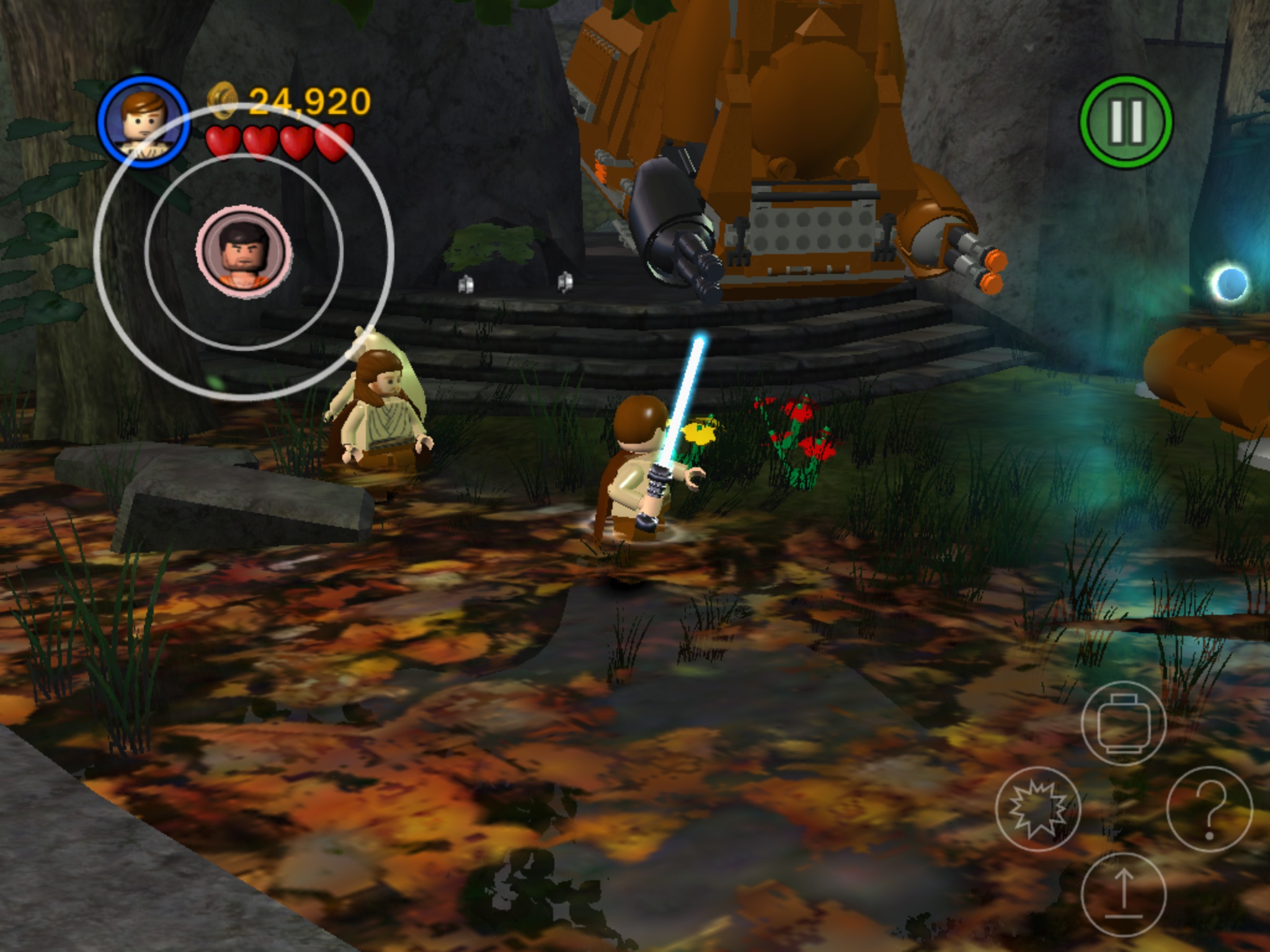
Task: Select the dark-haired character in the wheel
Action: coord(244,252)
